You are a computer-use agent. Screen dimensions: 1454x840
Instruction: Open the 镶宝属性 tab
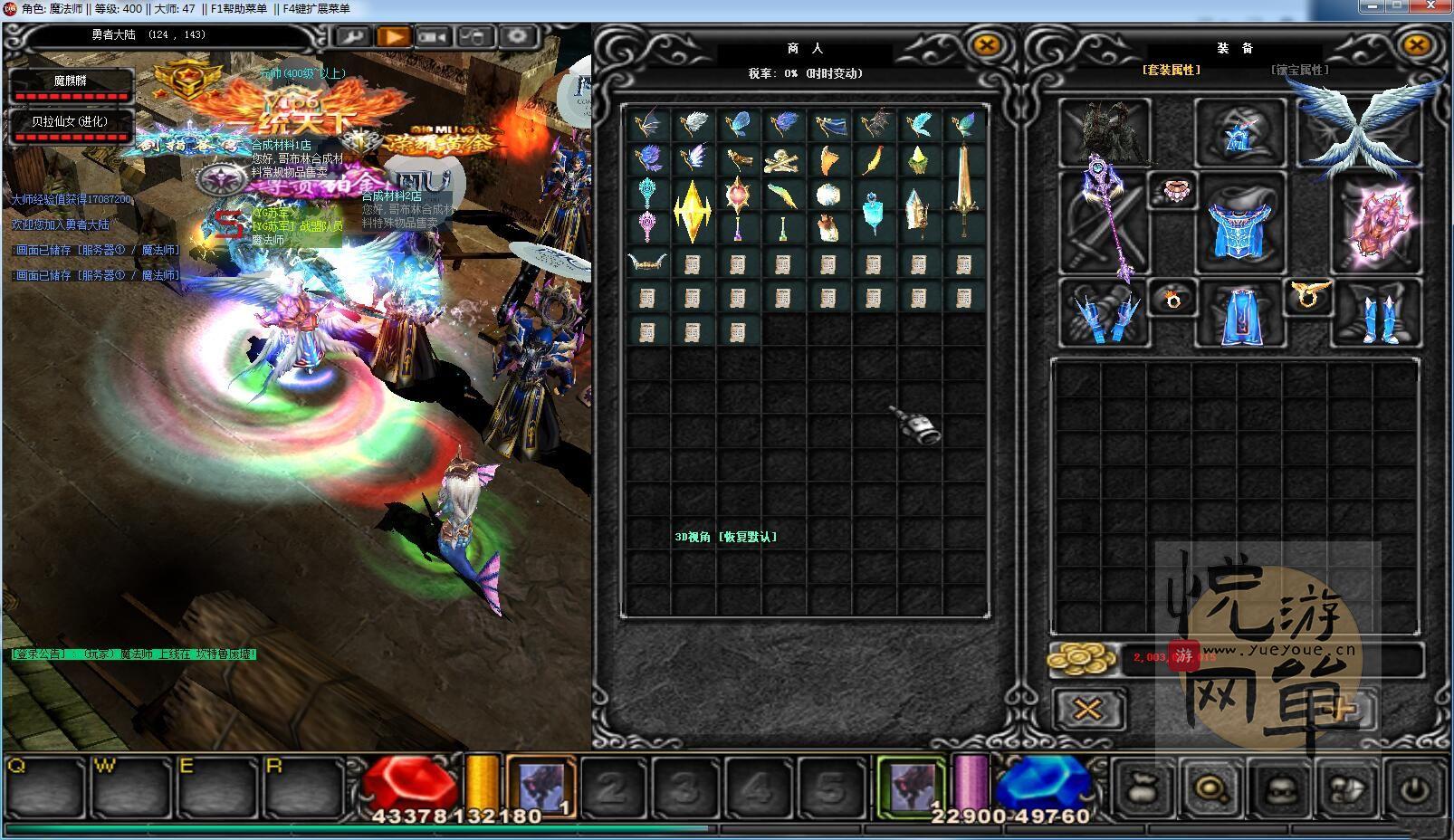click(x=1299, y=70)
